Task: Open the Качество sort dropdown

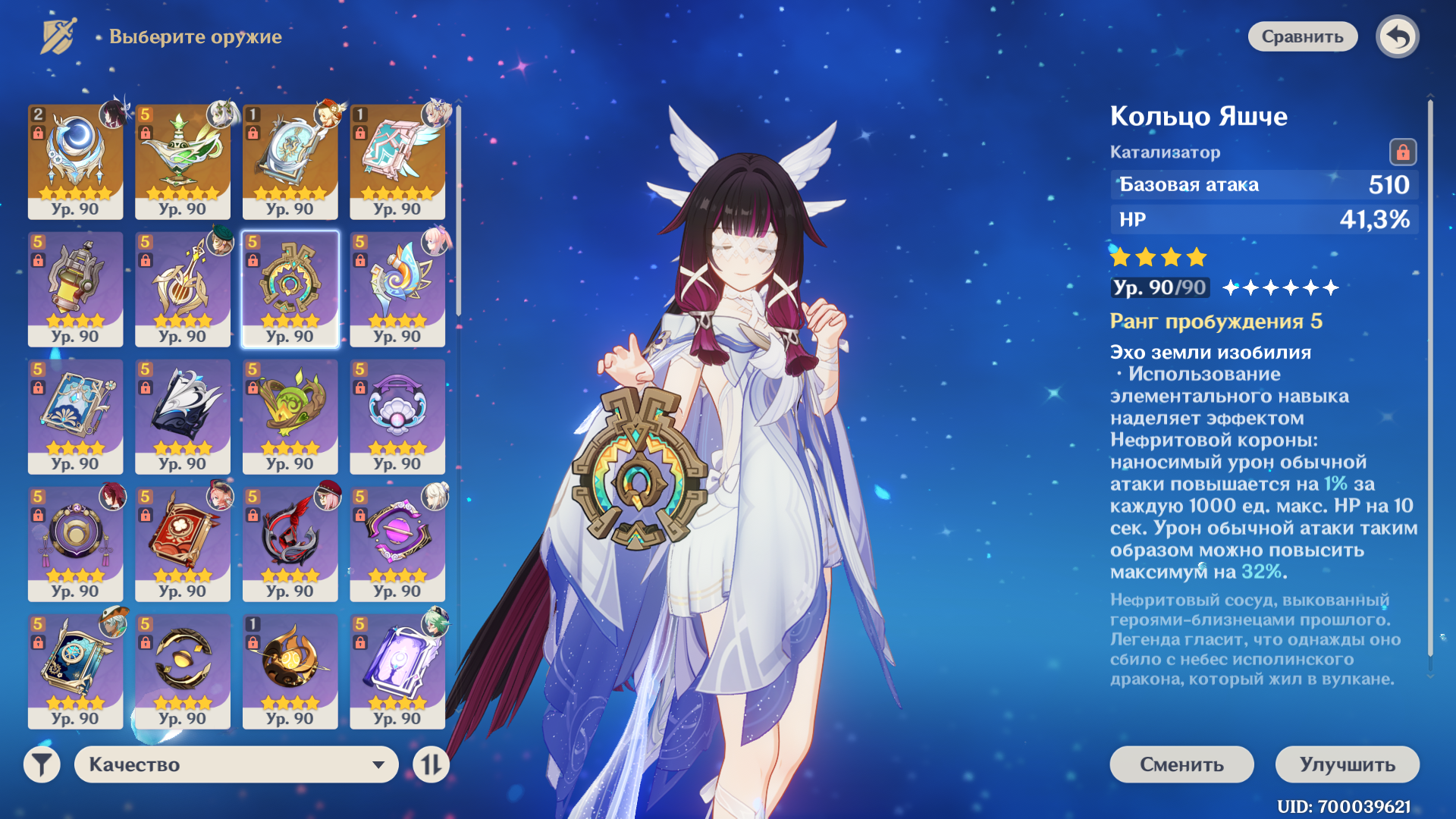Action: [x=236, y=764]
